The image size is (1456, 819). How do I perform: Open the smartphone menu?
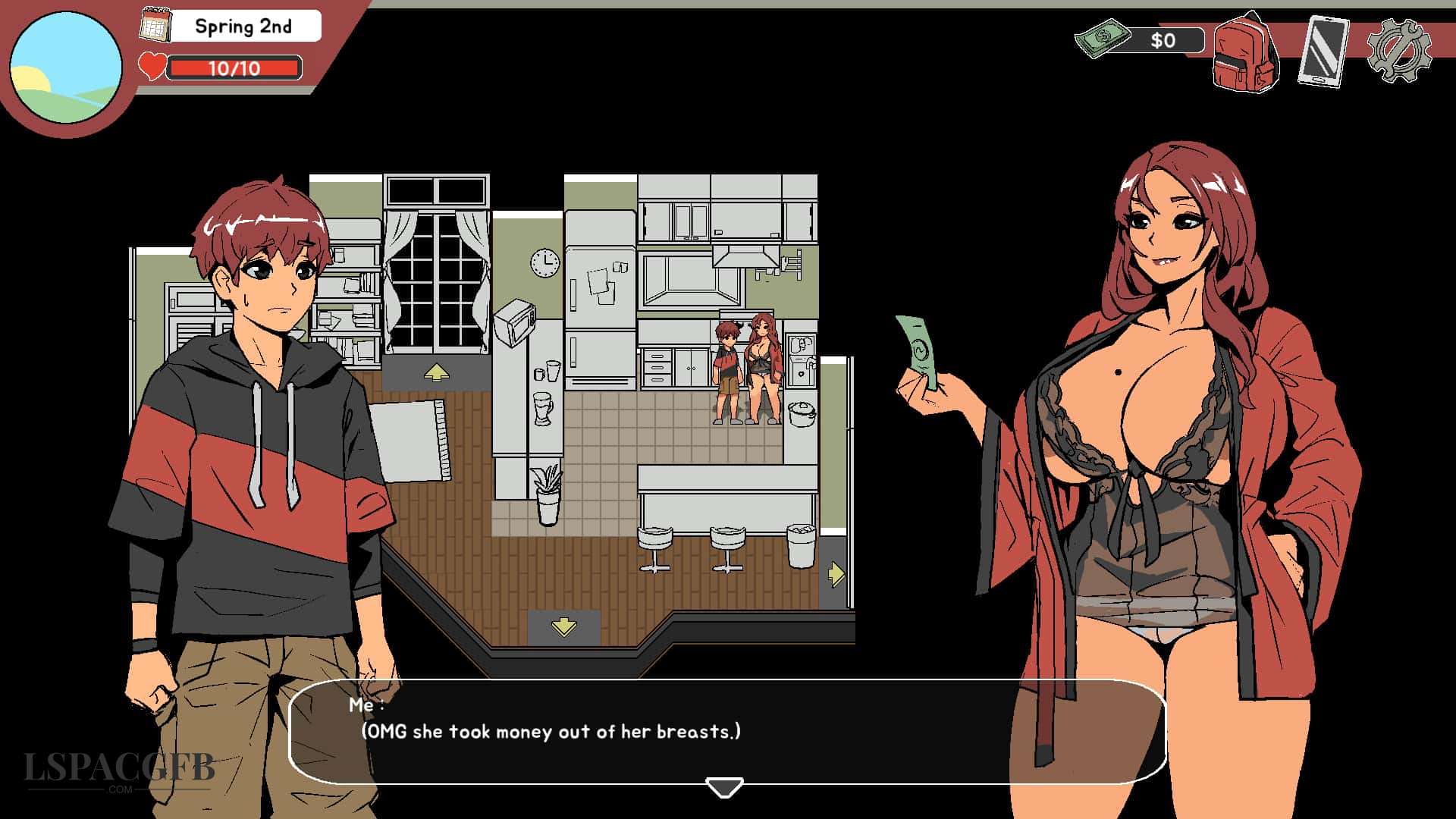[x=1323, y=52]
